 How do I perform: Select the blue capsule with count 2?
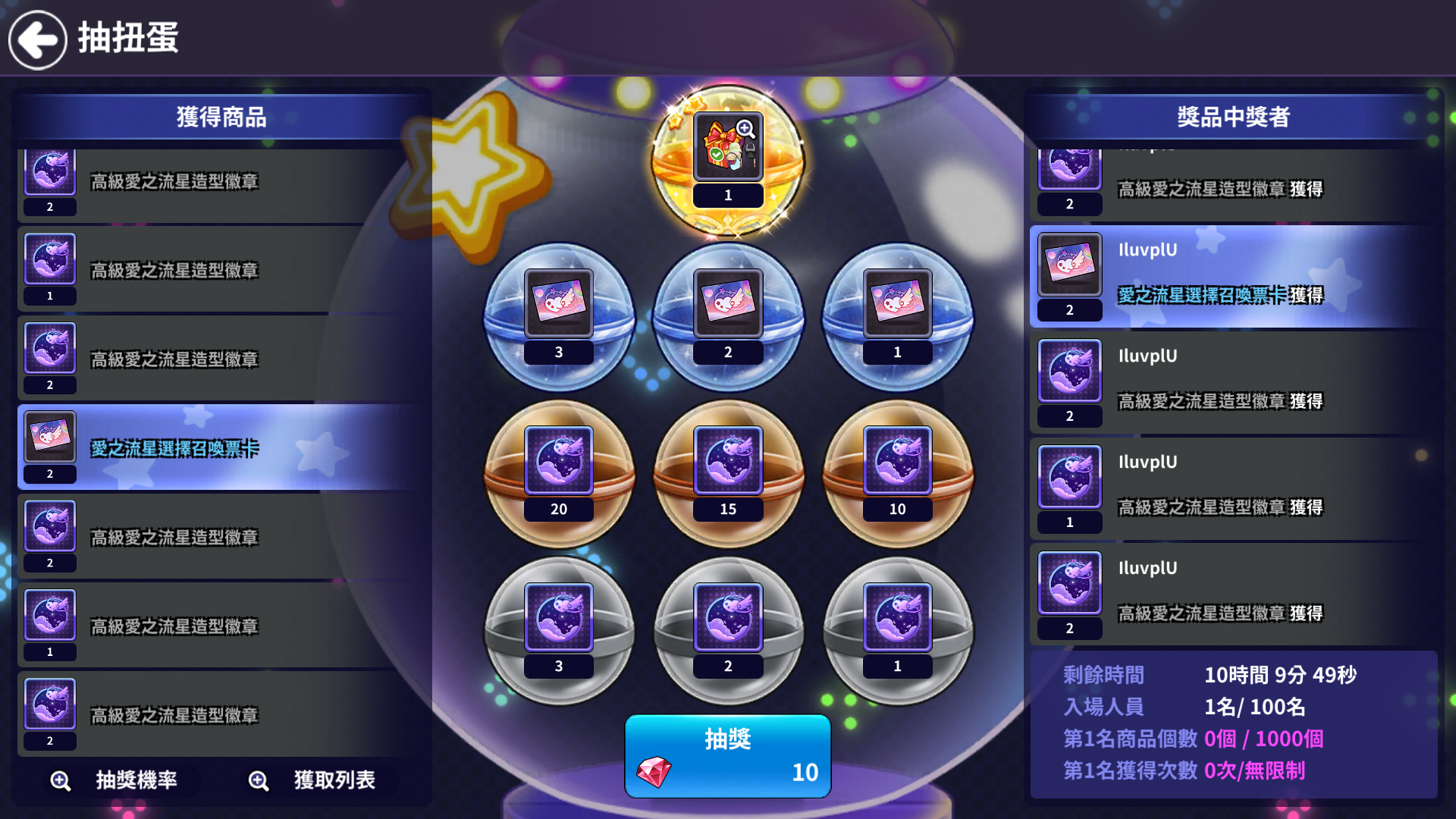coord(728,316)
